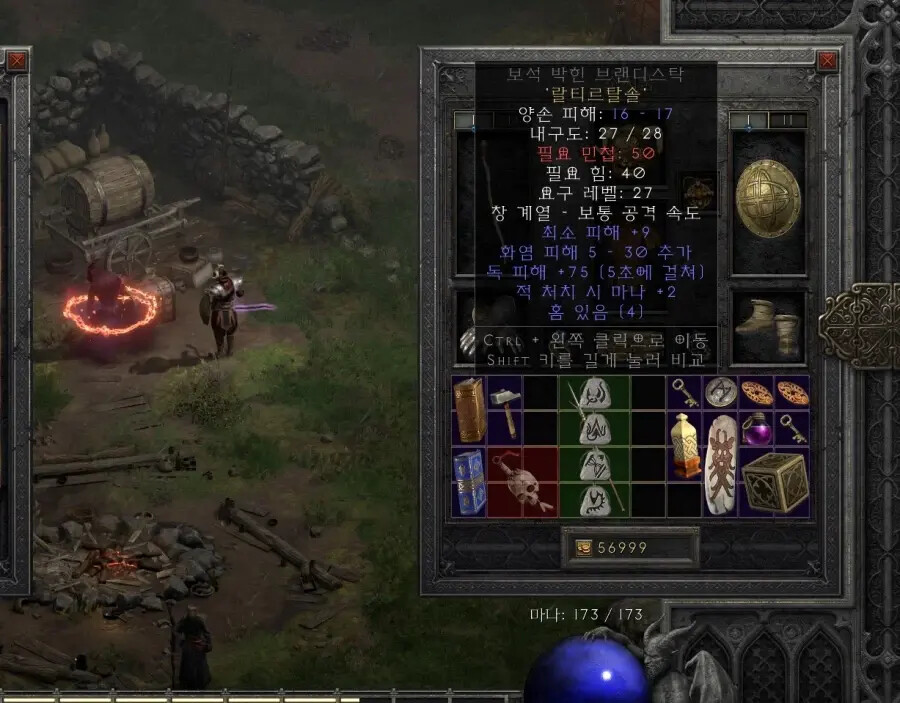The width and height of the screenshot is (900, 703).
Task: Select the blue tome
Action: coord(468,481)
